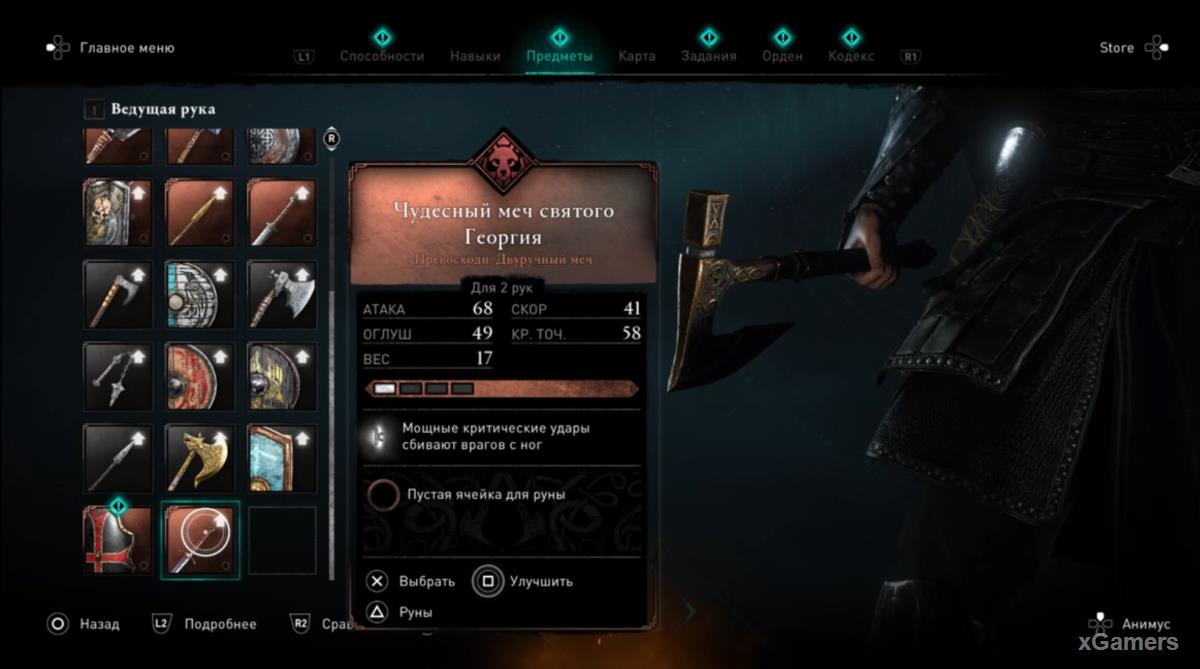Select the golden wolf-head axe slot
This screenshot has height=669, width=1200.
pos(200,458)
